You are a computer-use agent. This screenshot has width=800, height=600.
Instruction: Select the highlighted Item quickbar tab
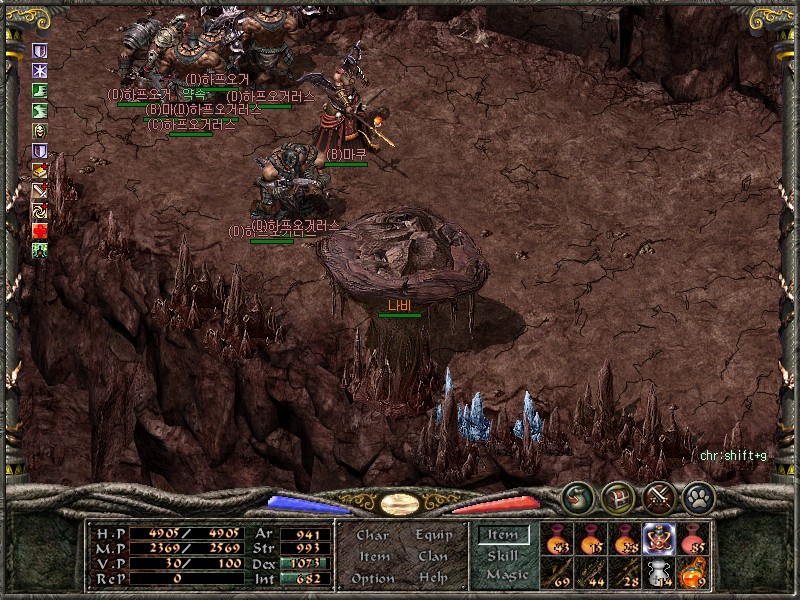(x=503, y=536)
